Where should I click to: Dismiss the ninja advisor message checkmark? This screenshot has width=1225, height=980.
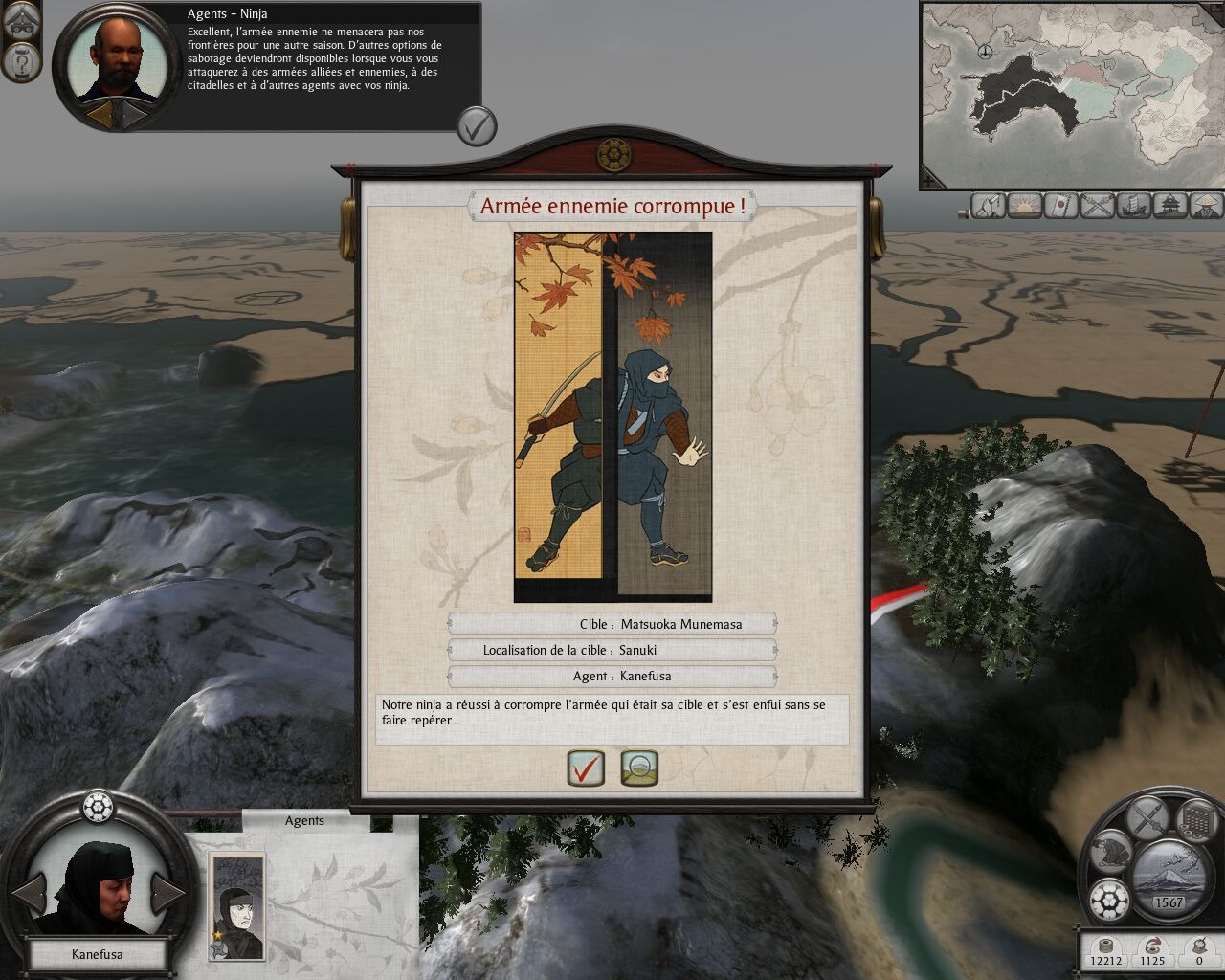476,125
